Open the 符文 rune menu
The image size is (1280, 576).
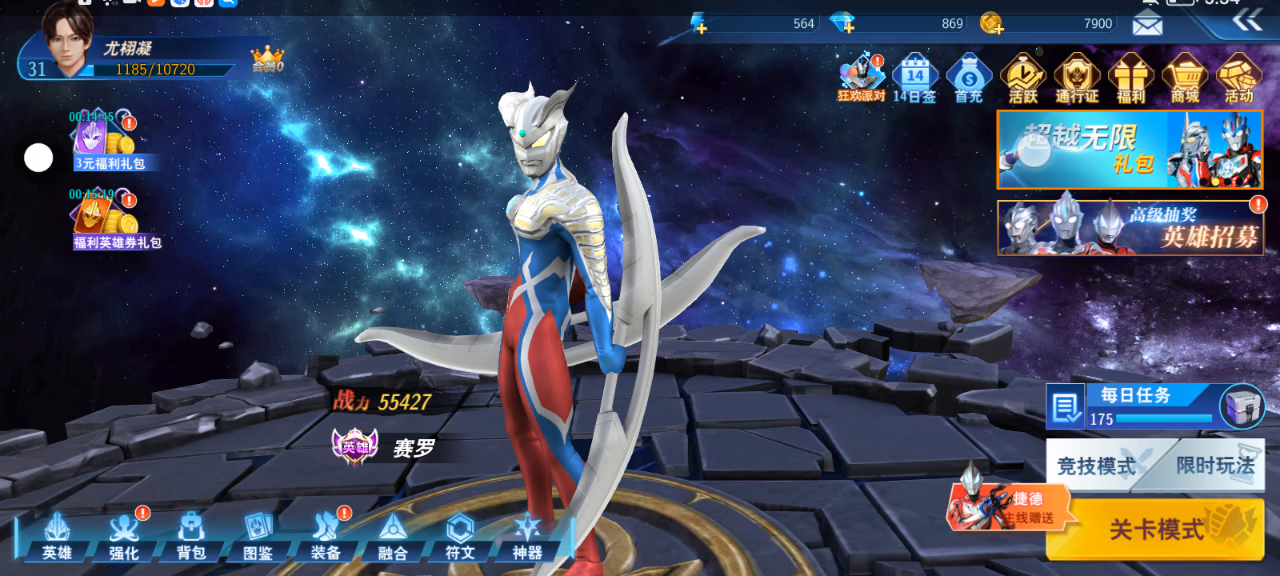(460, 537)
